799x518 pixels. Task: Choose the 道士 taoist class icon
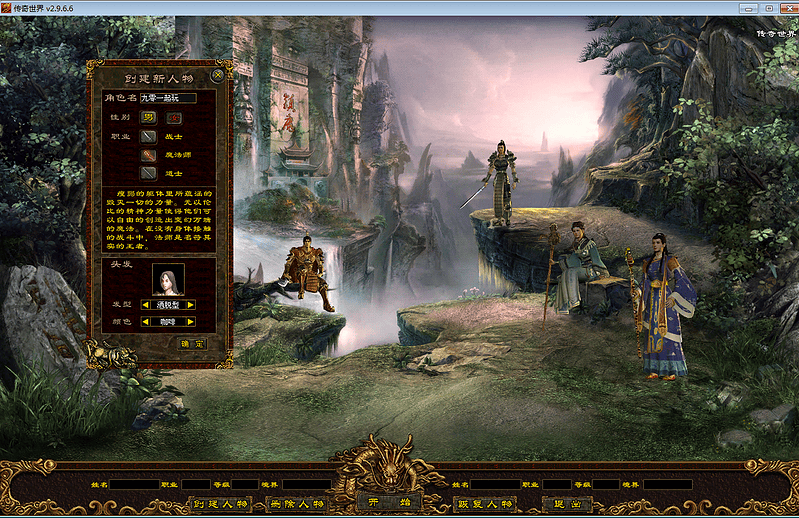pos(148,173)
